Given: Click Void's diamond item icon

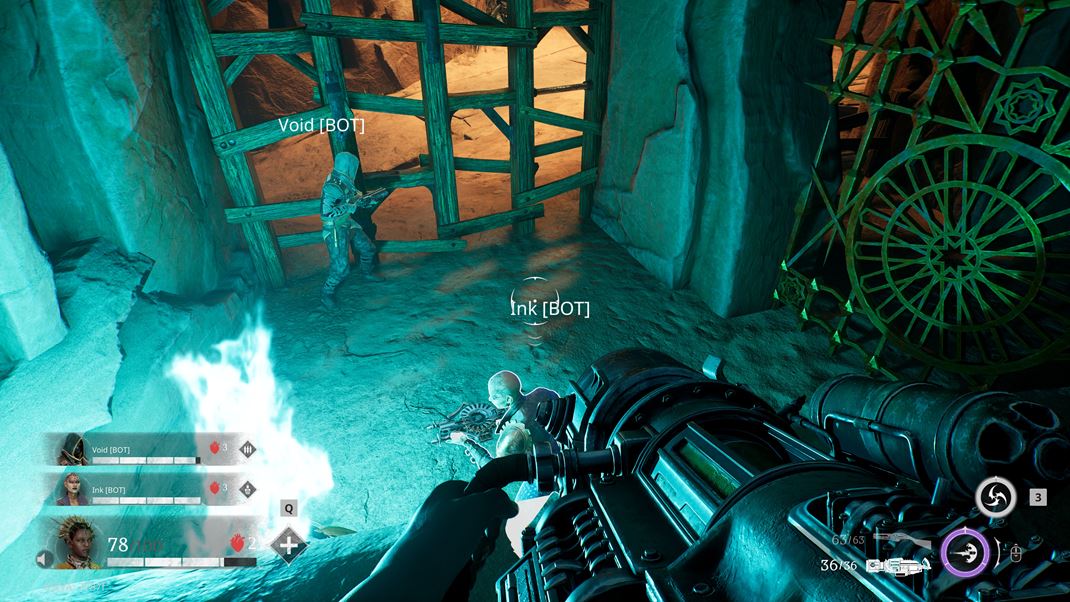Looking at the screenshot, I should coord(247,448).
